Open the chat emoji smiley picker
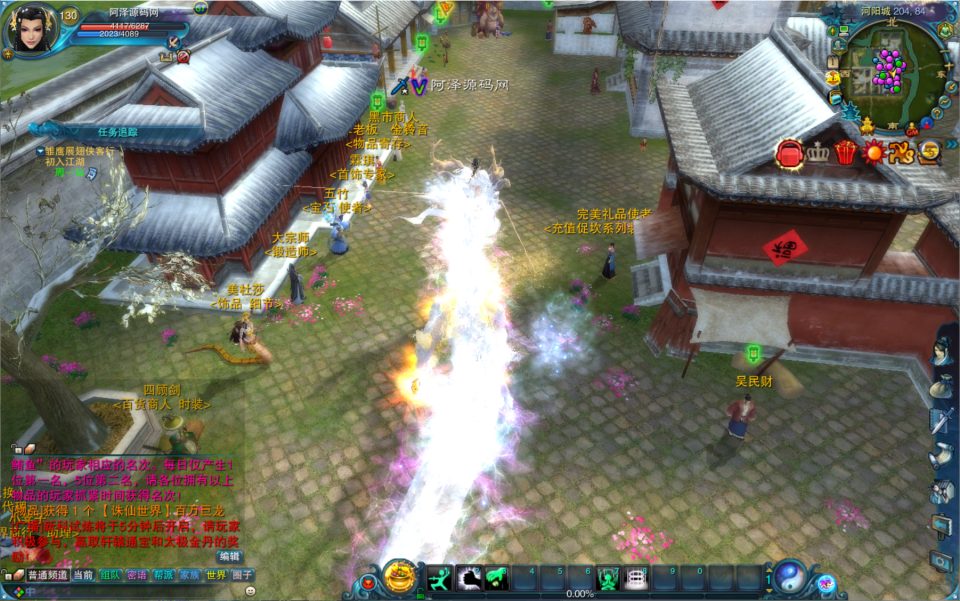 (x=249, y=591)
